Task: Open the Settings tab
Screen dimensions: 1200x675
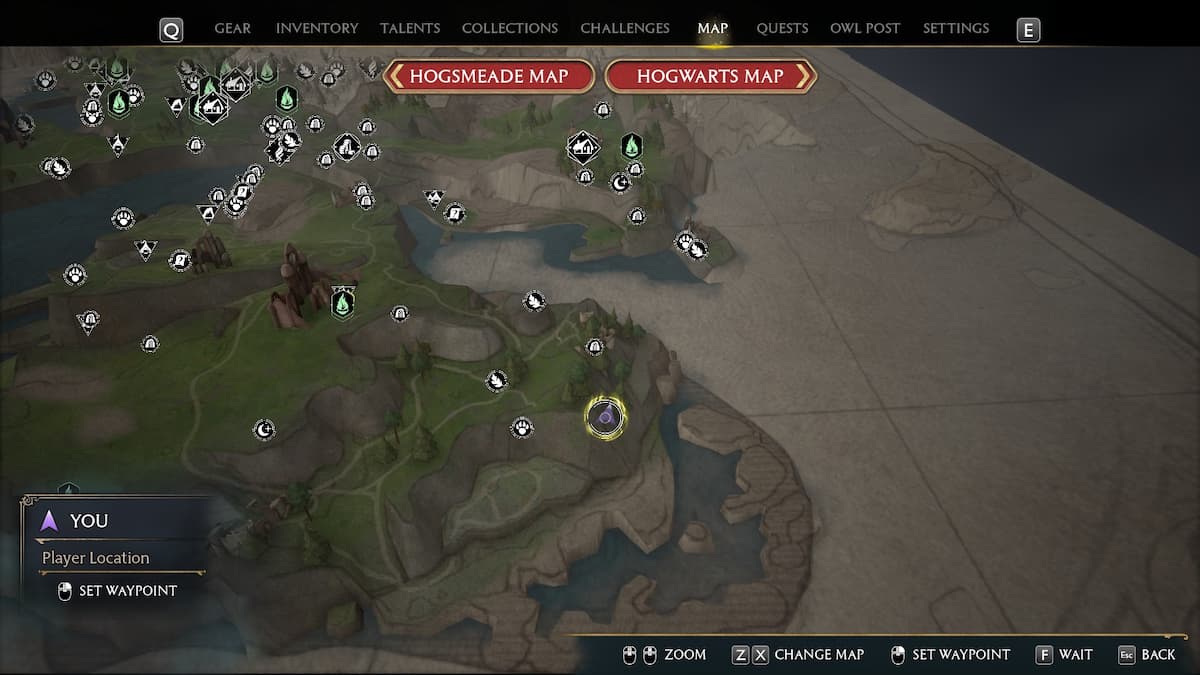Action: tap(956, 28)
